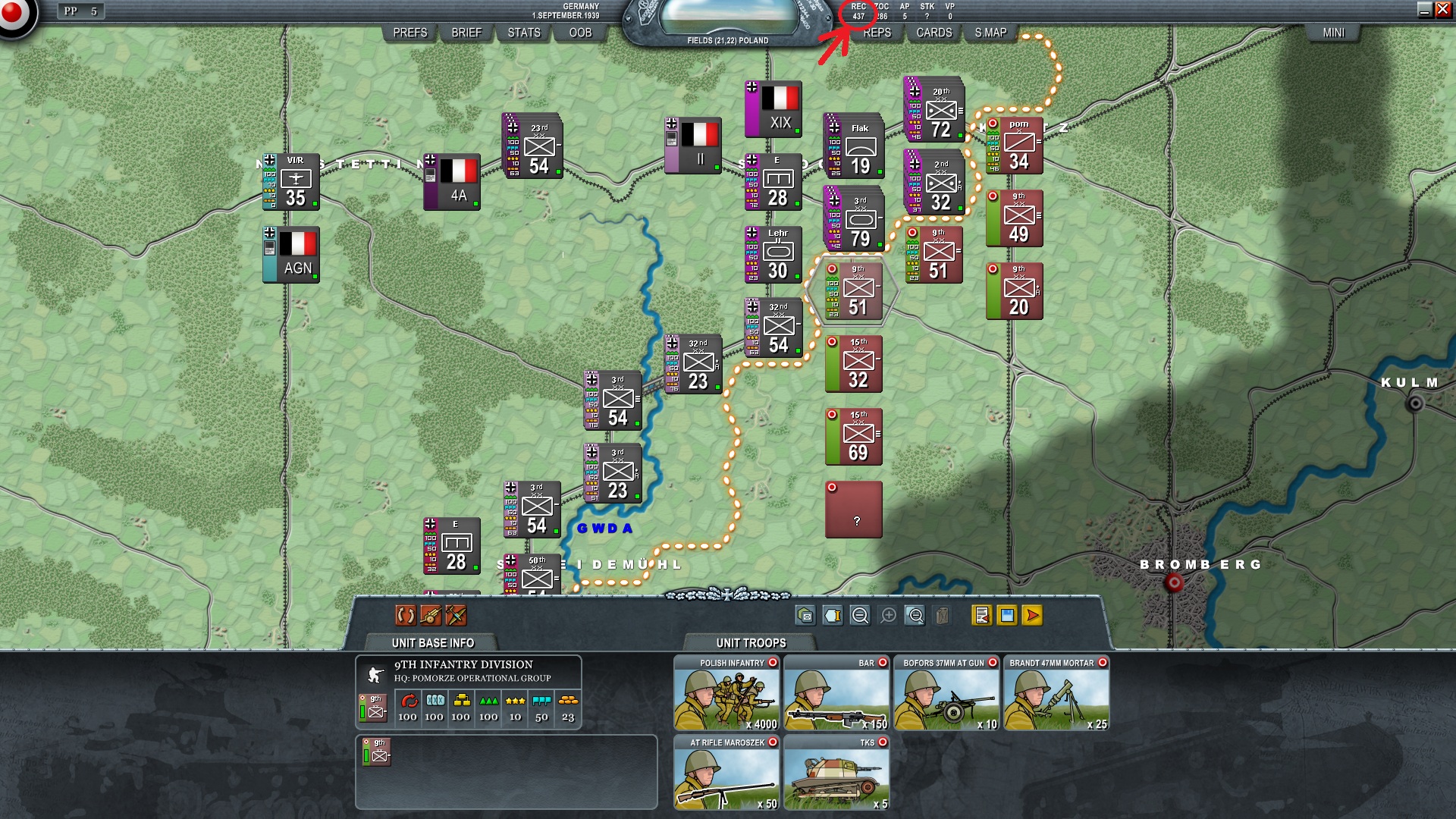The image size is (1456, 819).
Task: Toggle the red marker on the BAR weapon card
Action: pos(883,662)
